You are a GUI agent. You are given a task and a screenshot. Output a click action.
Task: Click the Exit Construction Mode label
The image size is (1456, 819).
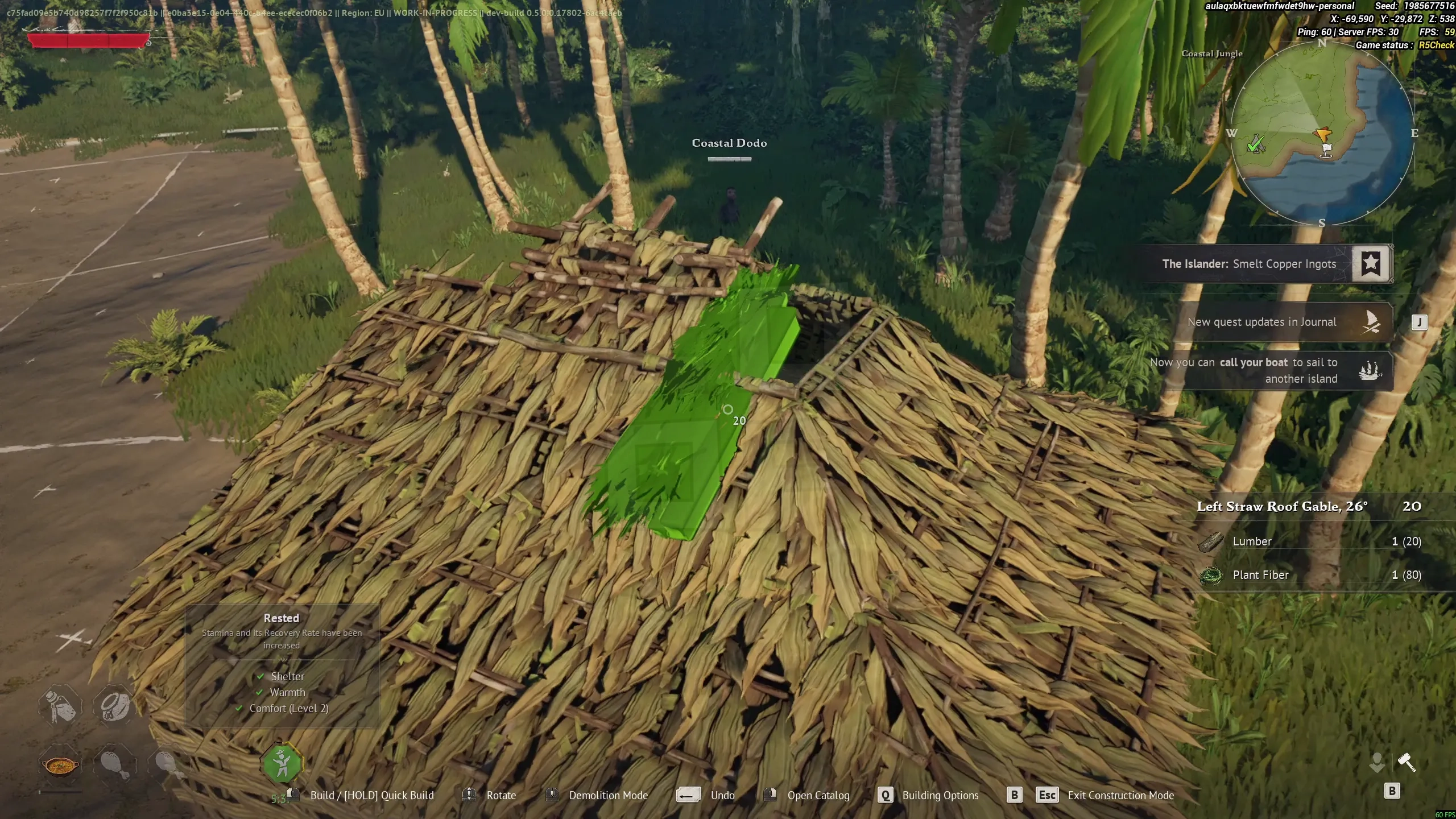(1120, 796)
